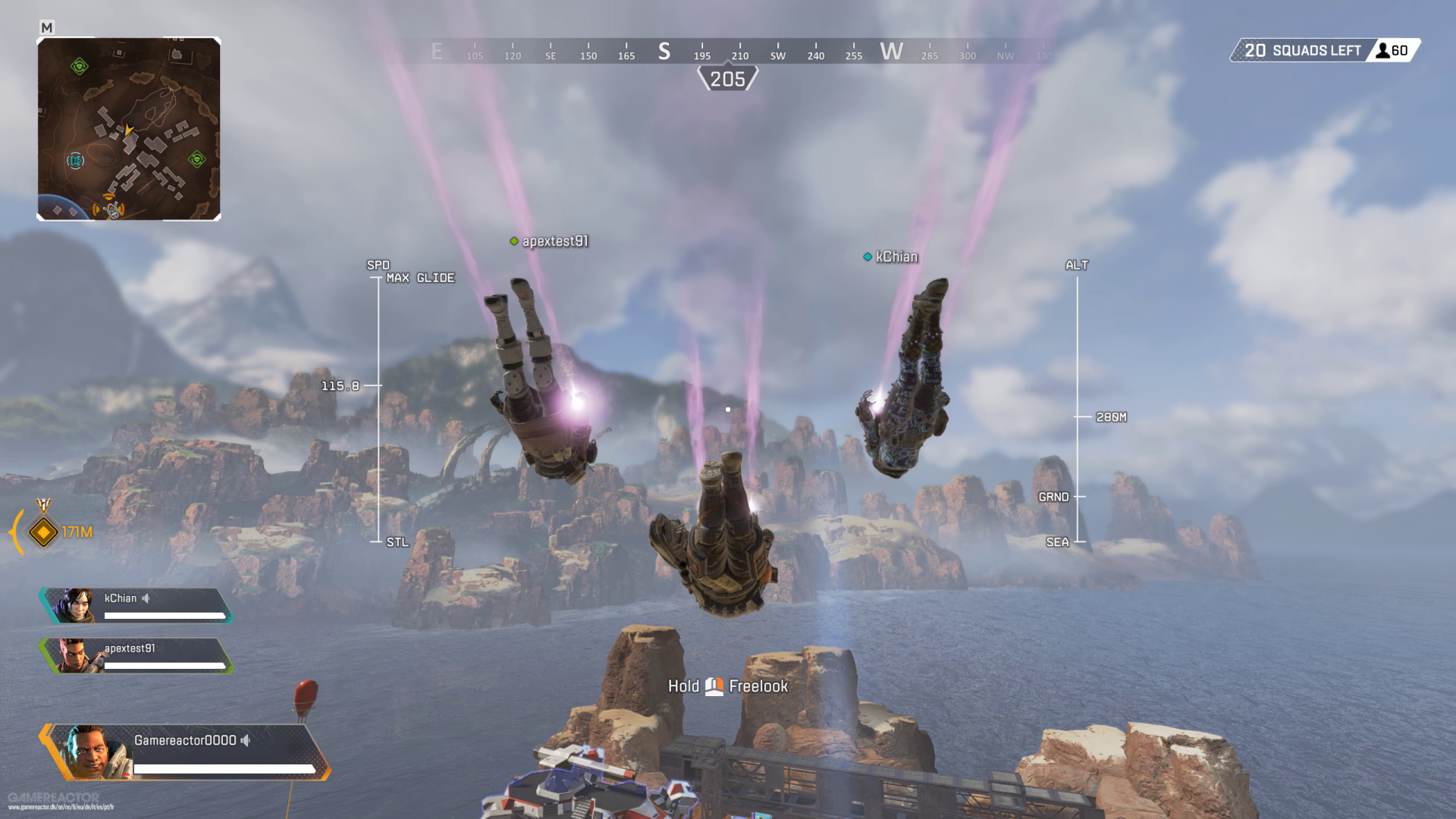Open the minimap in the corner
The width and height of the screenshot is (1456, 819).
(x=129, y=129)
